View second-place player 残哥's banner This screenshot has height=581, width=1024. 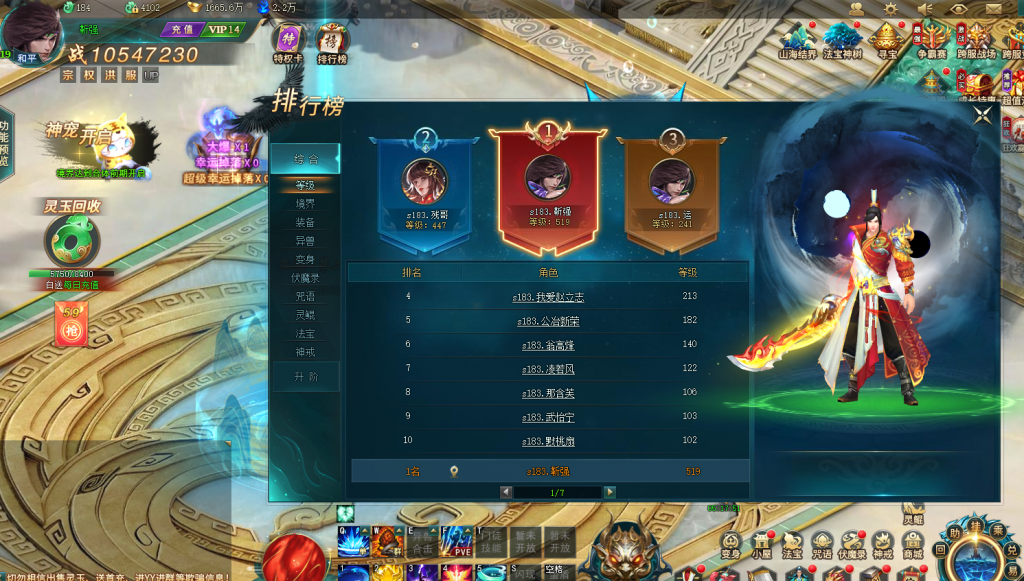click(x=425, y=188)
